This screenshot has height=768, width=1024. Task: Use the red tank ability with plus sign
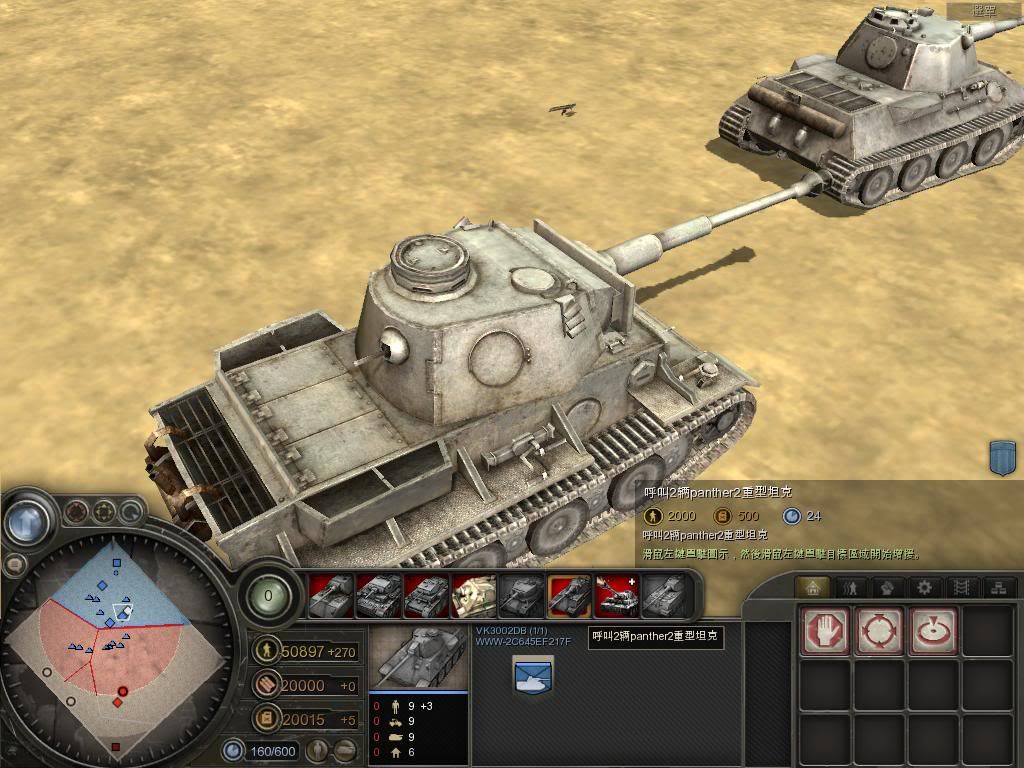click(x=618, y=596)
